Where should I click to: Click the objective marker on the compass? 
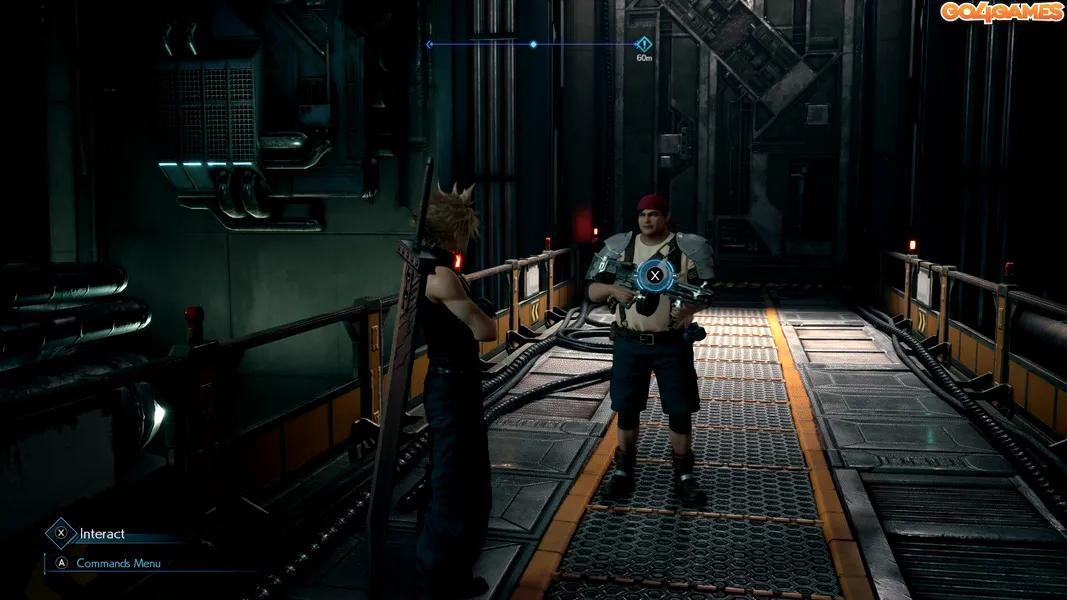(x=644, y=44)
